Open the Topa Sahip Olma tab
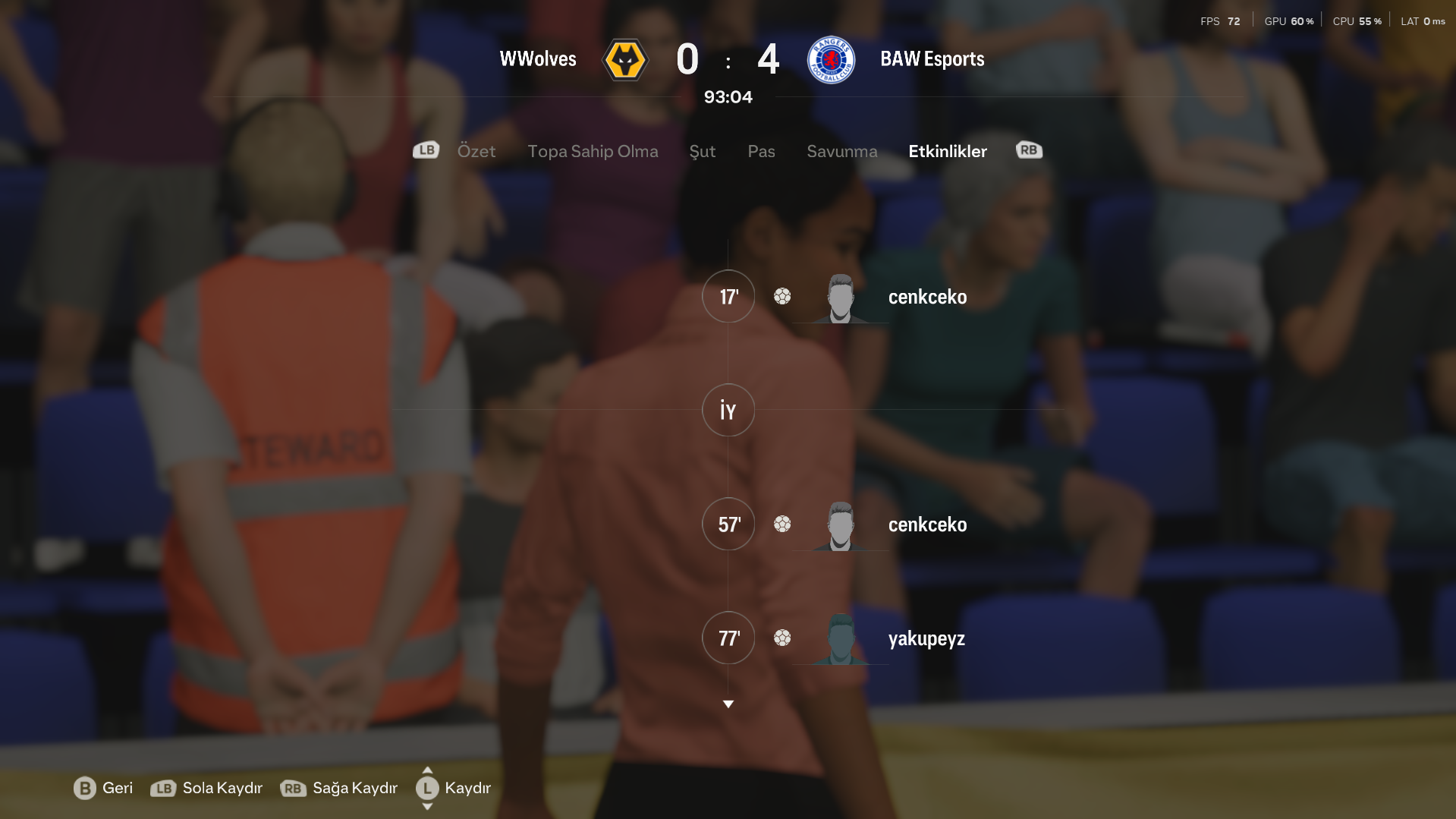1456x819 pixels. click(593, 151)
